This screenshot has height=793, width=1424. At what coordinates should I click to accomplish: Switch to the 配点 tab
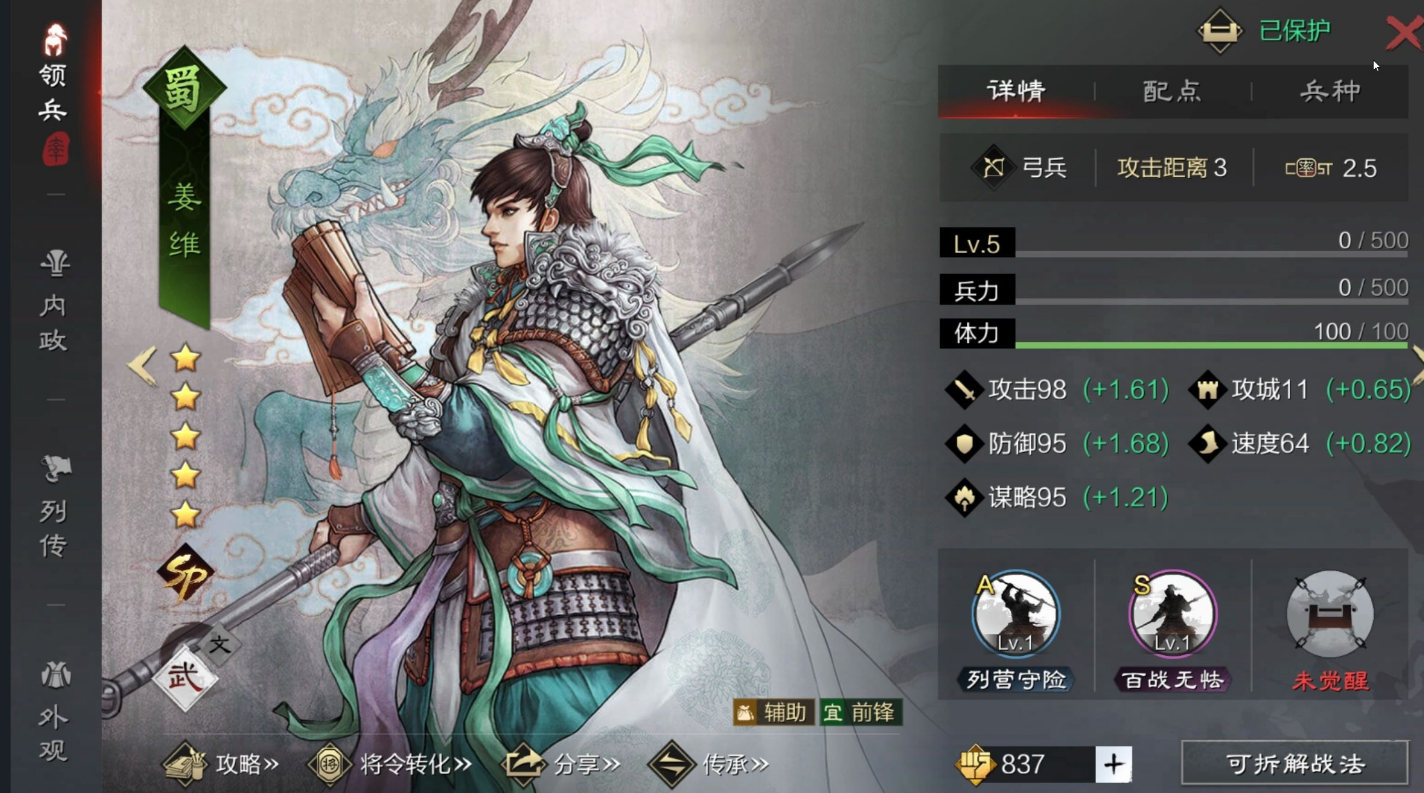[x=1171, y=91]
